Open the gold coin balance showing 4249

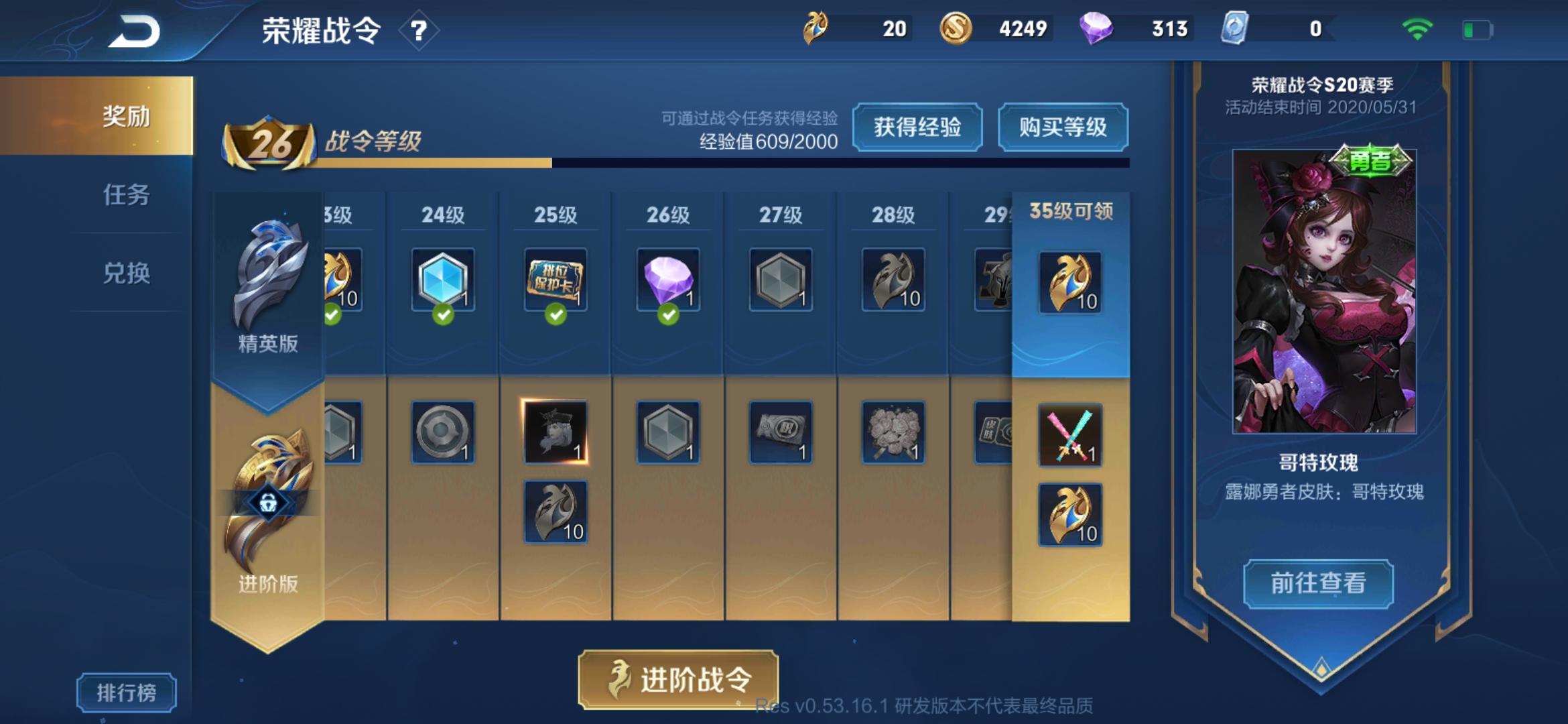(x=956, y=29)
